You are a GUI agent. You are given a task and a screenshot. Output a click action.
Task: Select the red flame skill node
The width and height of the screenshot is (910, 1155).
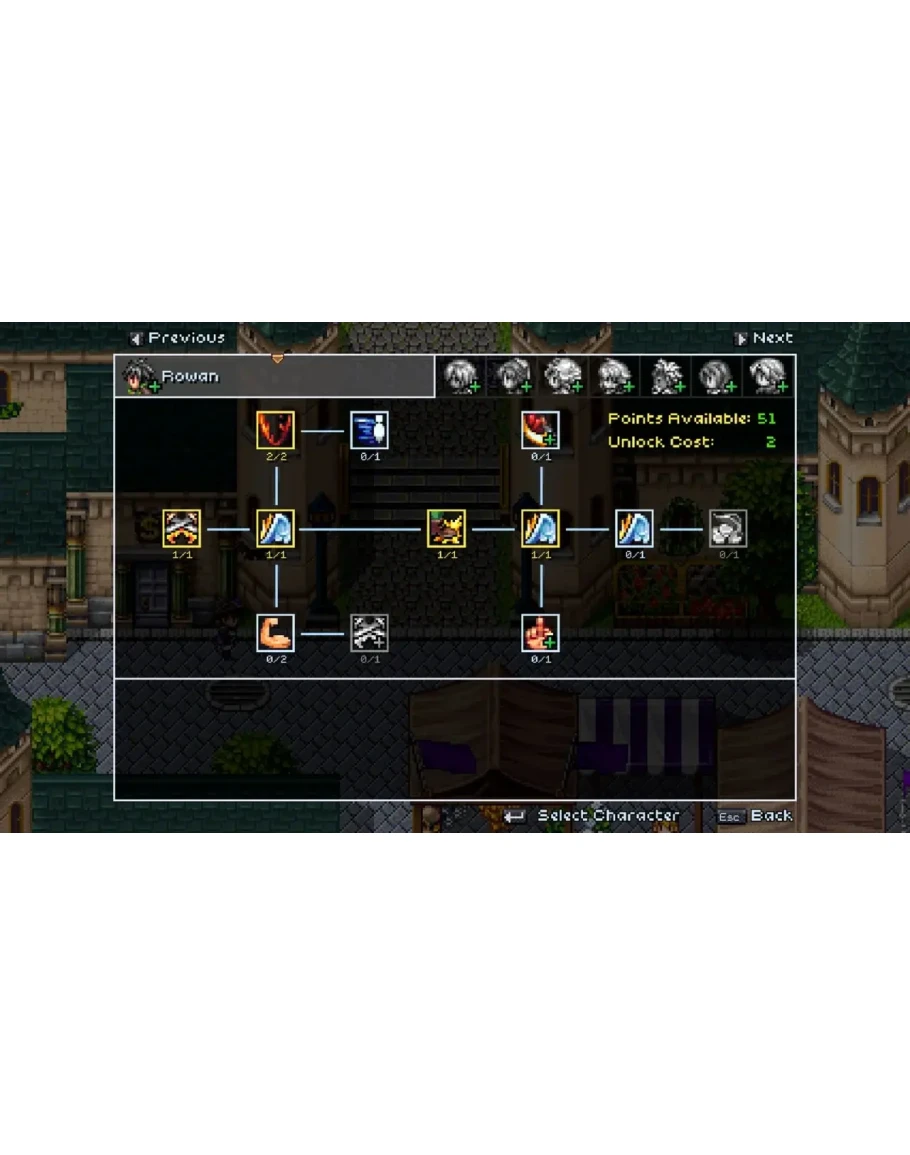coord(275,430)
